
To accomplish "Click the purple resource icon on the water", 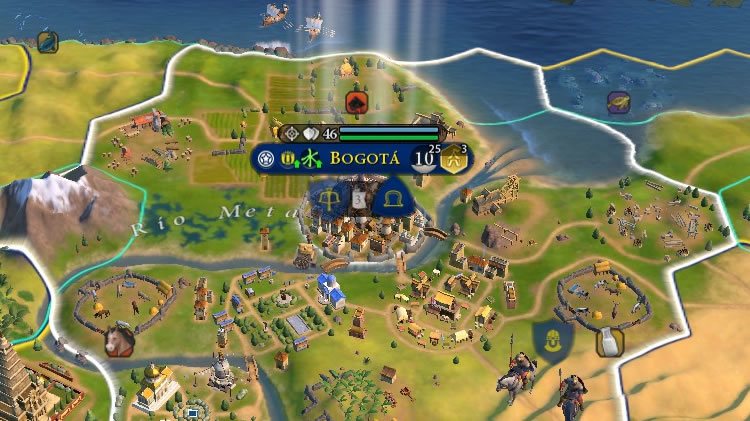I will (x=619, y=101).
